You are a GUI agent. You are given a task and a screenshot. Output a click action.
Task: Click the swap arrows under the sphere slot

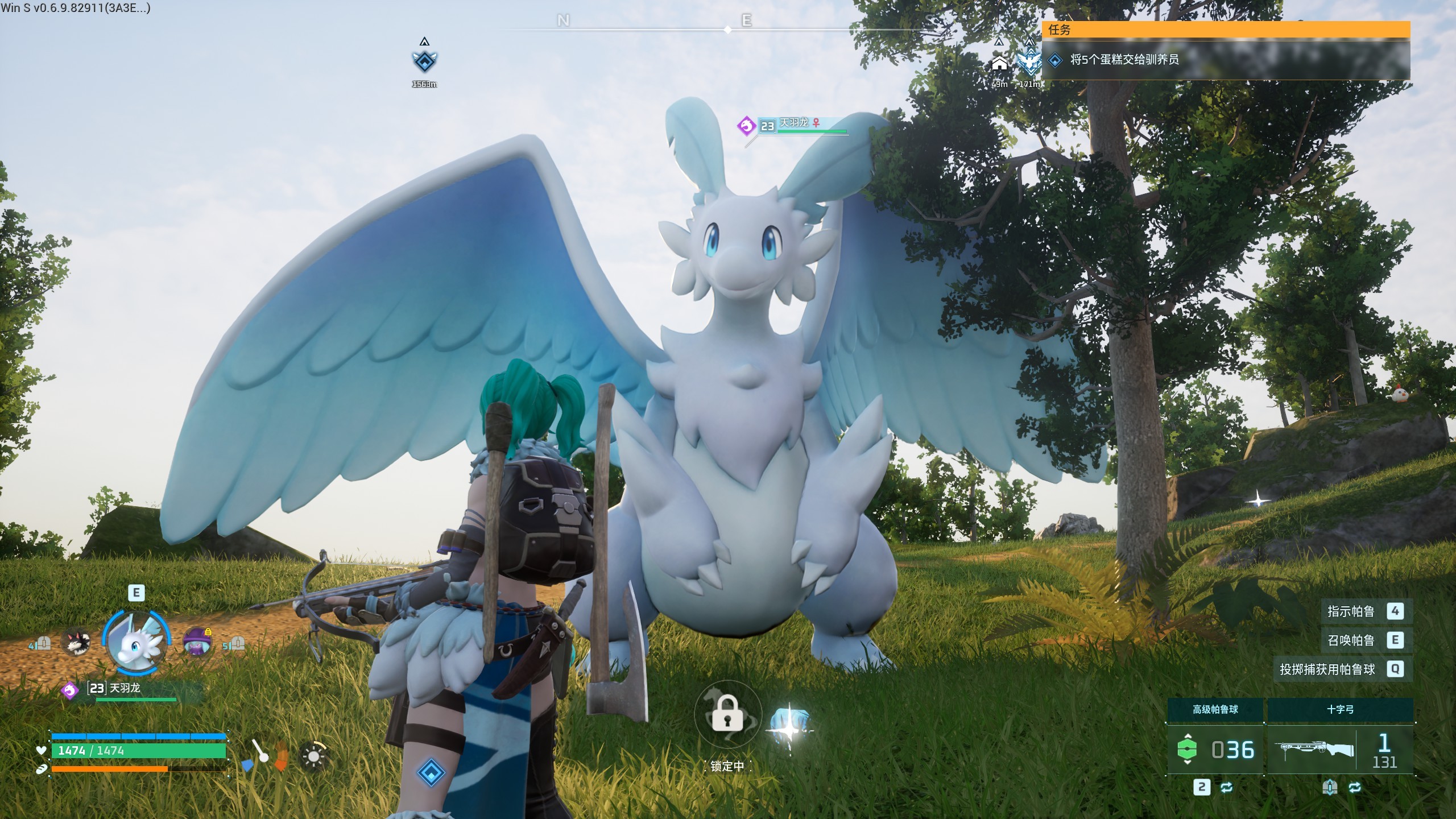(1226, 787)
